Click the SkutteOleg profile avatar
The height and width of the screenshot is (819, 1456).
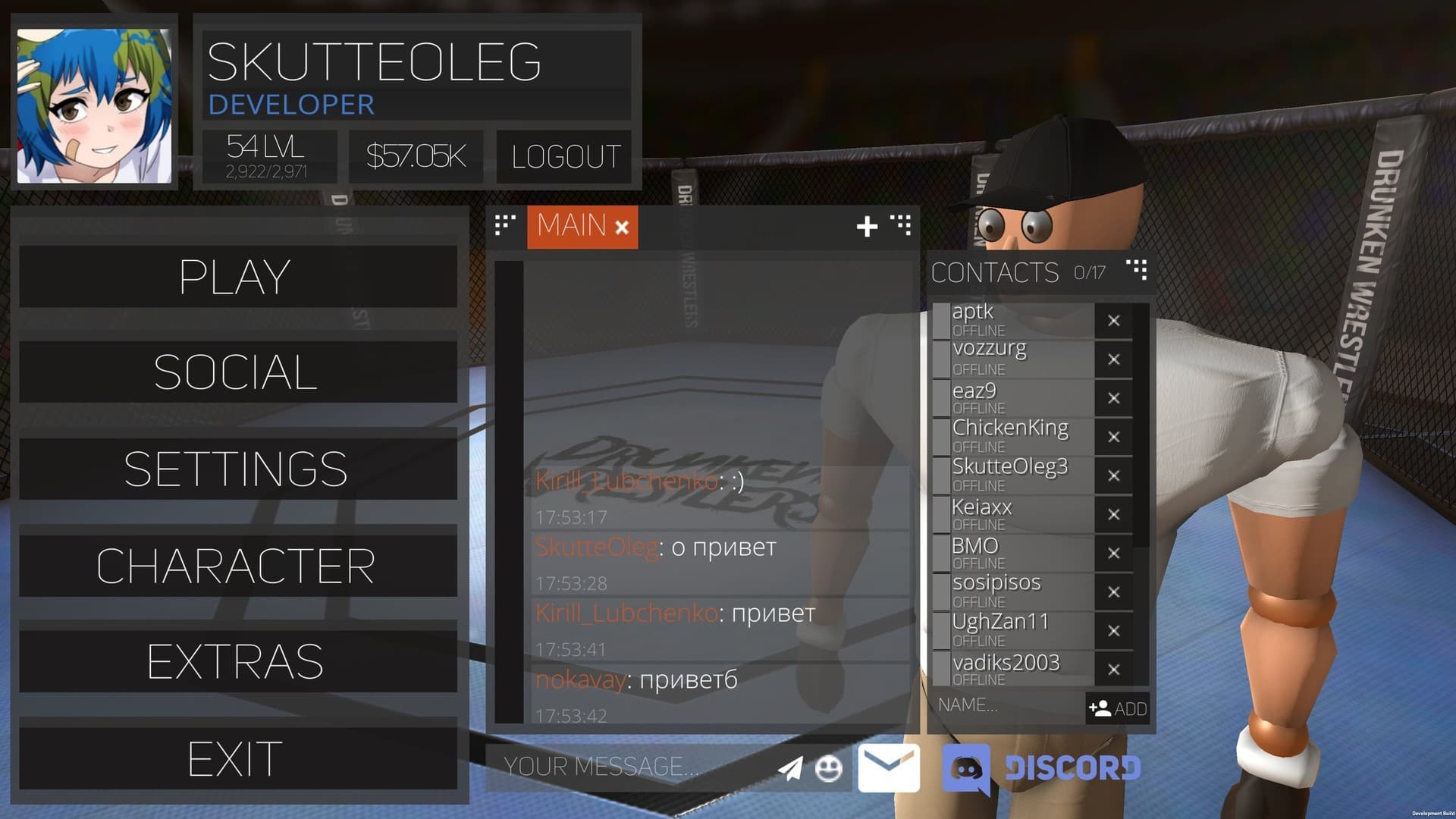pos(94,100)
